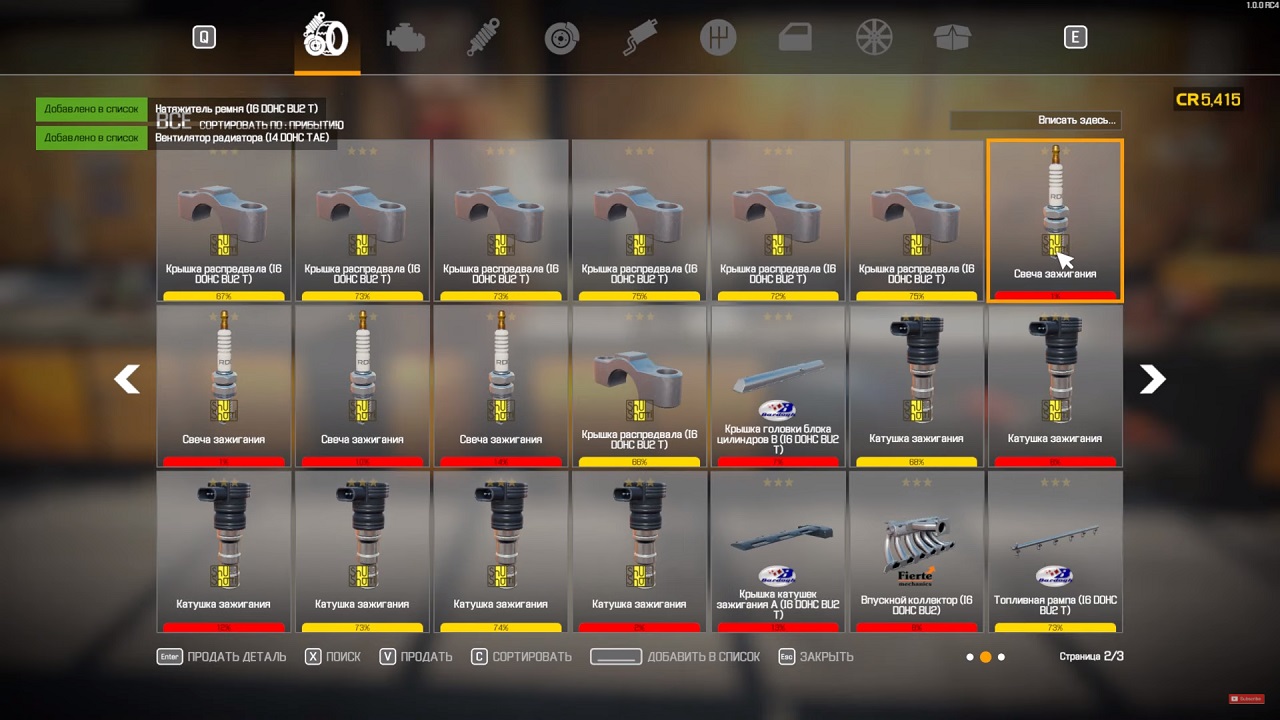Go to the previous page with left arrow
The image size is (1280, 720).
click(x=127, y=380)
